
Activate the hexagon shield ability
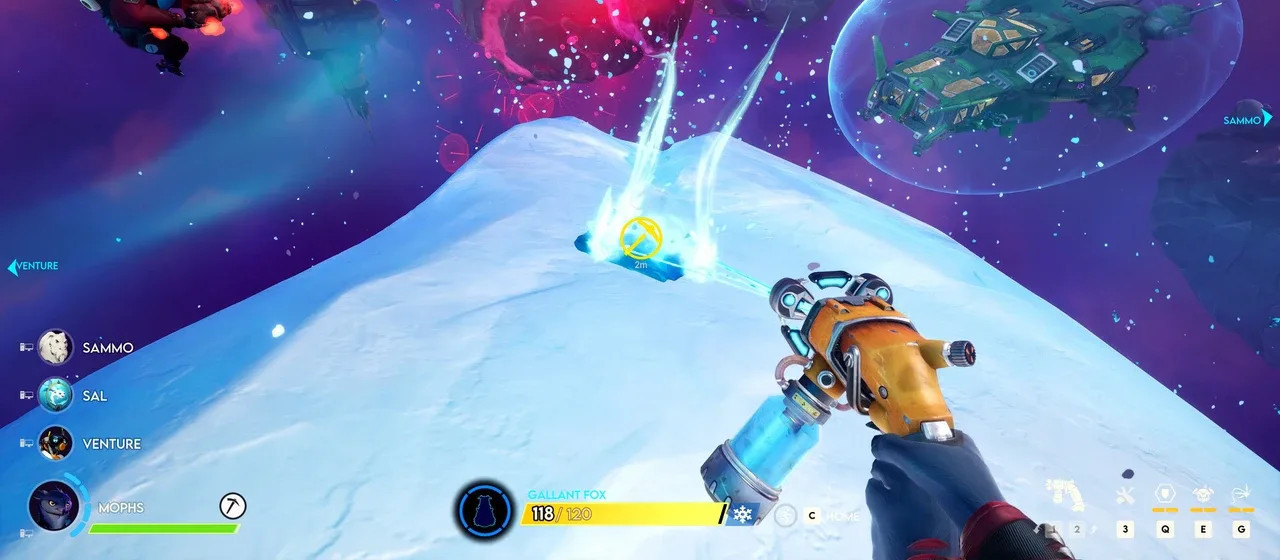pos(1165,494)
